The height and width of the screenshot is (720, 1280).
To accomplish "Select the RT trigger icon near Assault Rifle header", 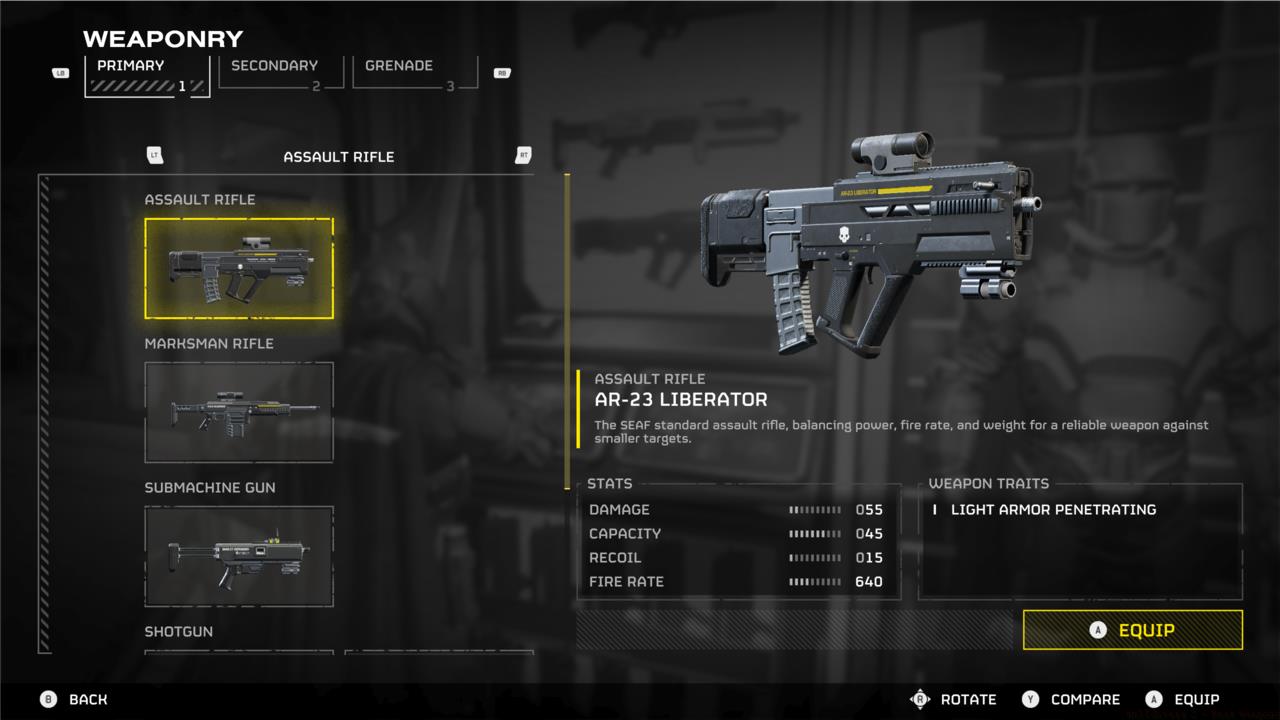I will 522,156.
